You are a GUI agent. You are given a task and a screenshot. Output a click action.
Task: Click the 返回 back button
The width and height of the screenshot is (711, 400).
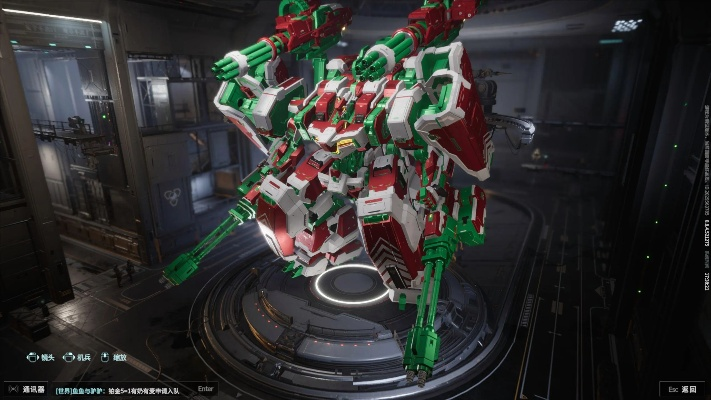click(684, 389)
